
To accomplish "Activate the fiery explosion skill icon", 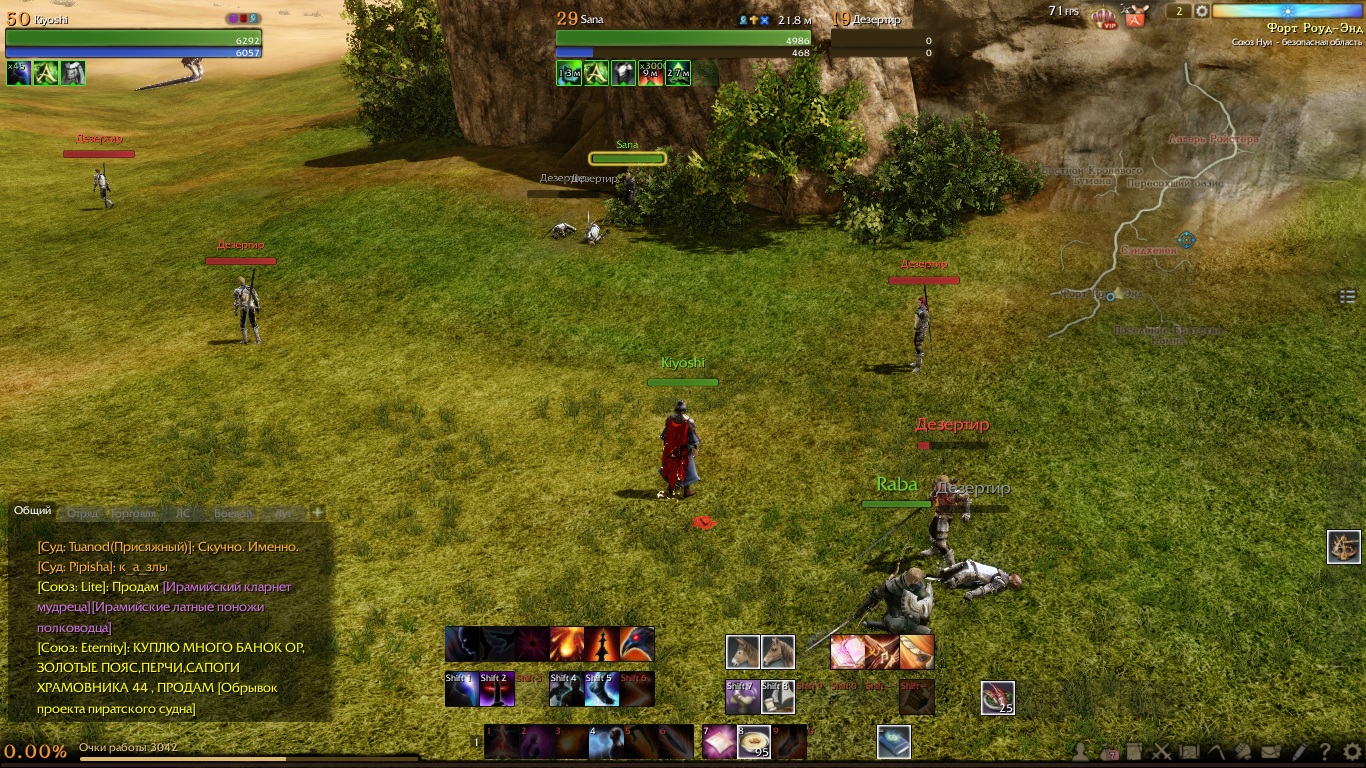I will (x=567, y=644).
